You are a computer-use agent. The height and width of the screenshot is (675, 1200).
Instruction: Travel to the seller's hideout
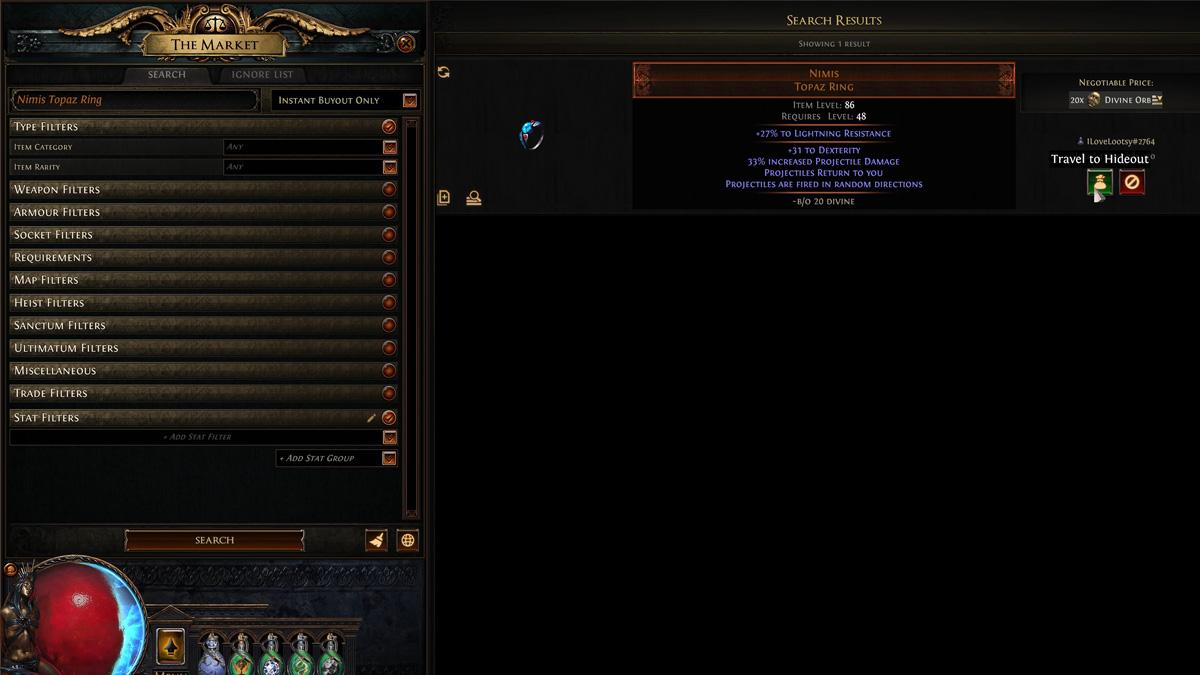(1100, 183)
